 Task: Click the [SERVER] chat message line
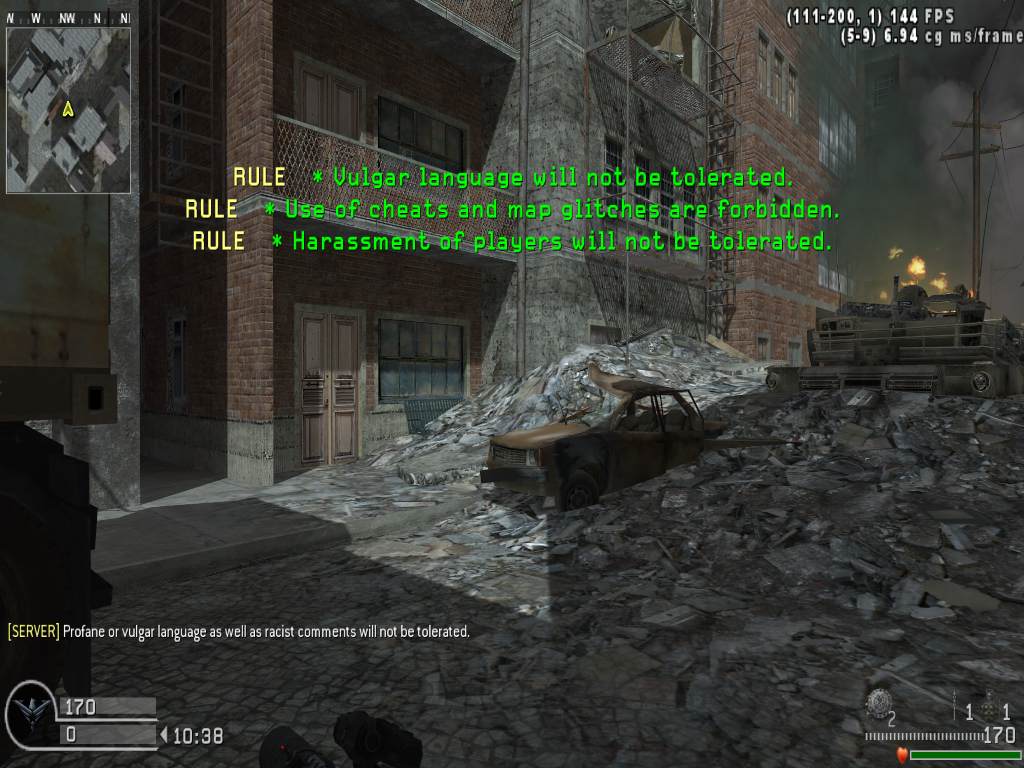(x=238, y=631)
